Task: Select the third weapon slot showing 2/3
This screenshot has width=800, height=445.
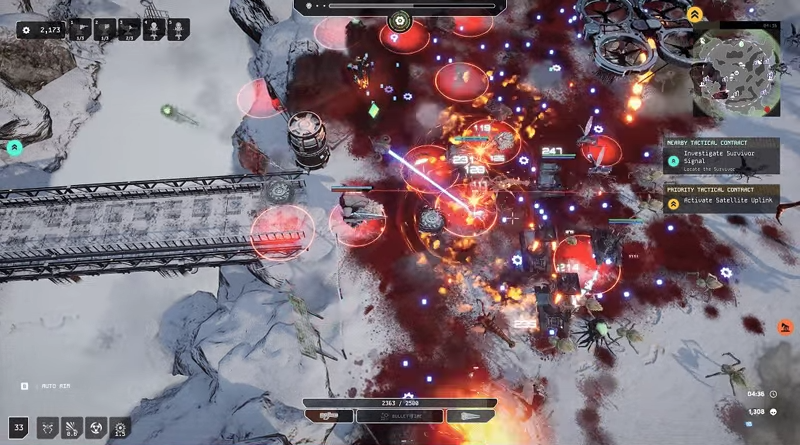Action: point(129,31)
